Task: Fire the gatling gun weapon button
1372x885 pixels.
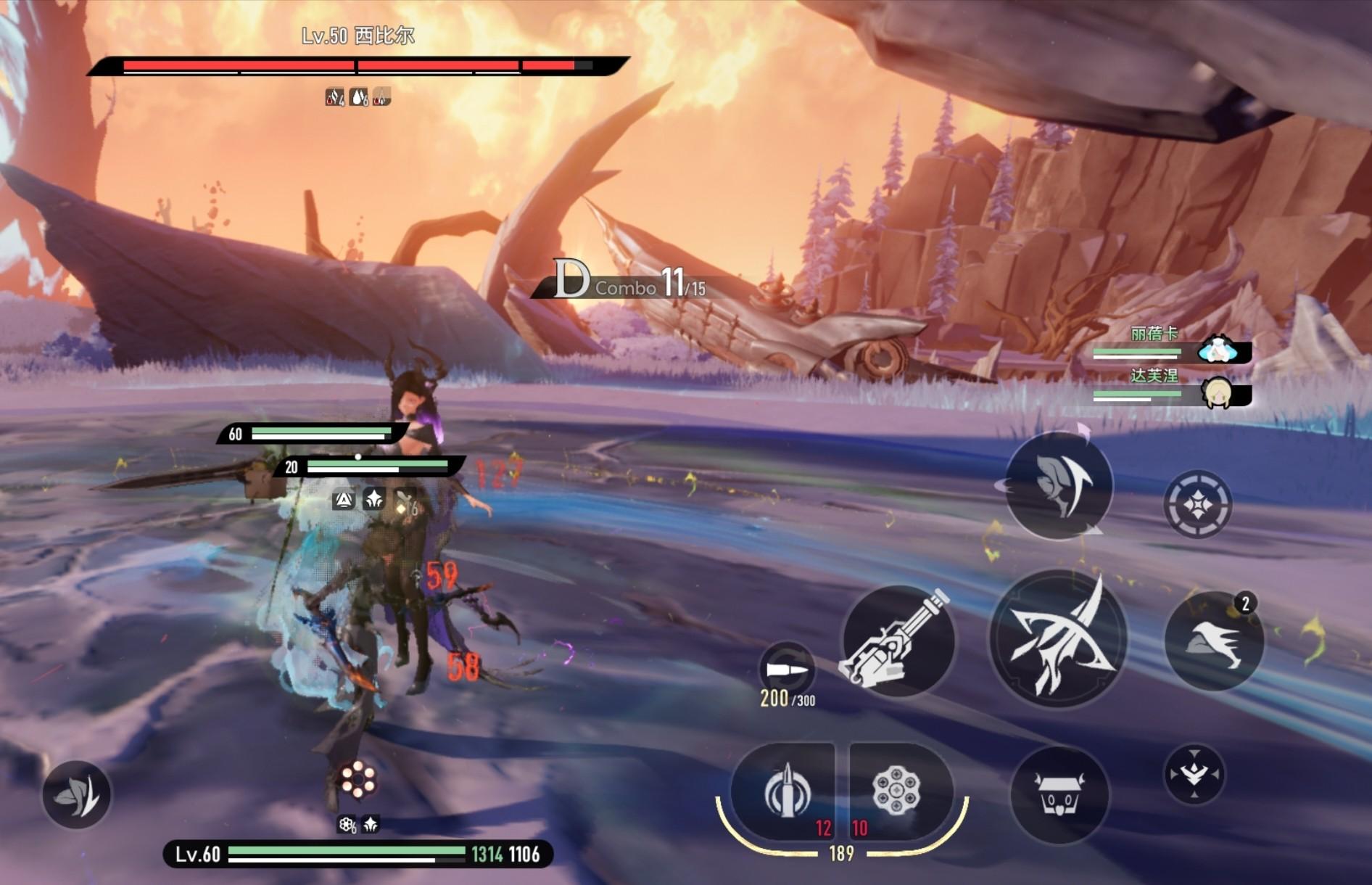Action: (x=897, y=641)
